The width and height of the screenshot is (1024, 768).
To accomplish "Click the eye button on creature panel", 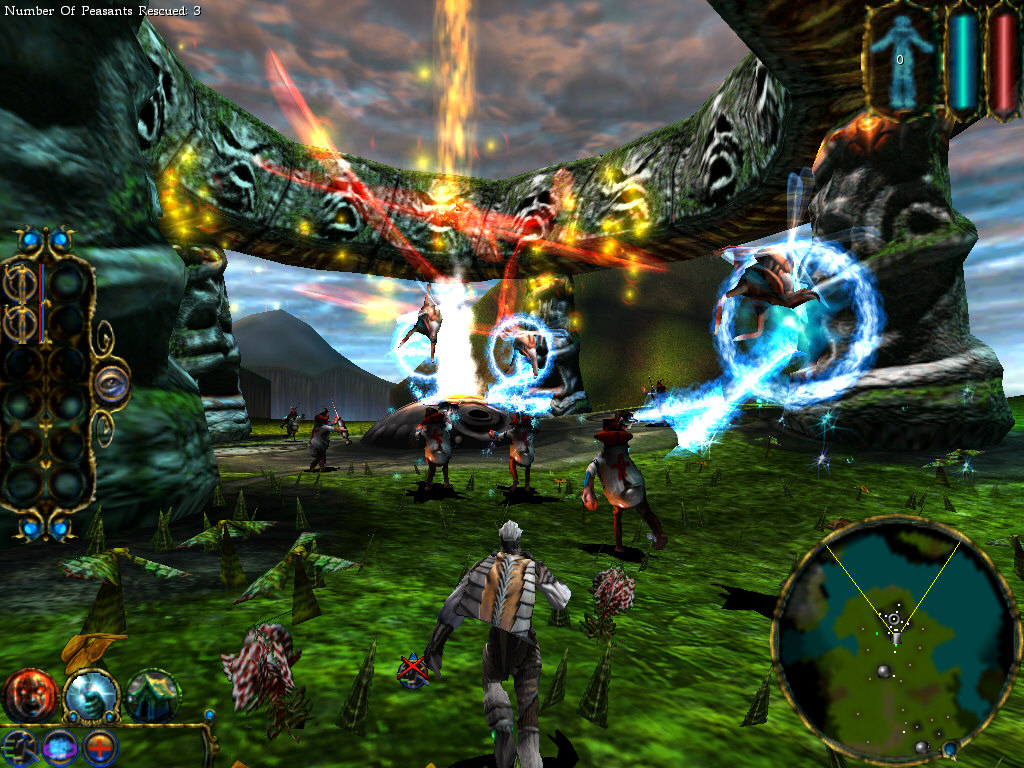I will point(111,385).
